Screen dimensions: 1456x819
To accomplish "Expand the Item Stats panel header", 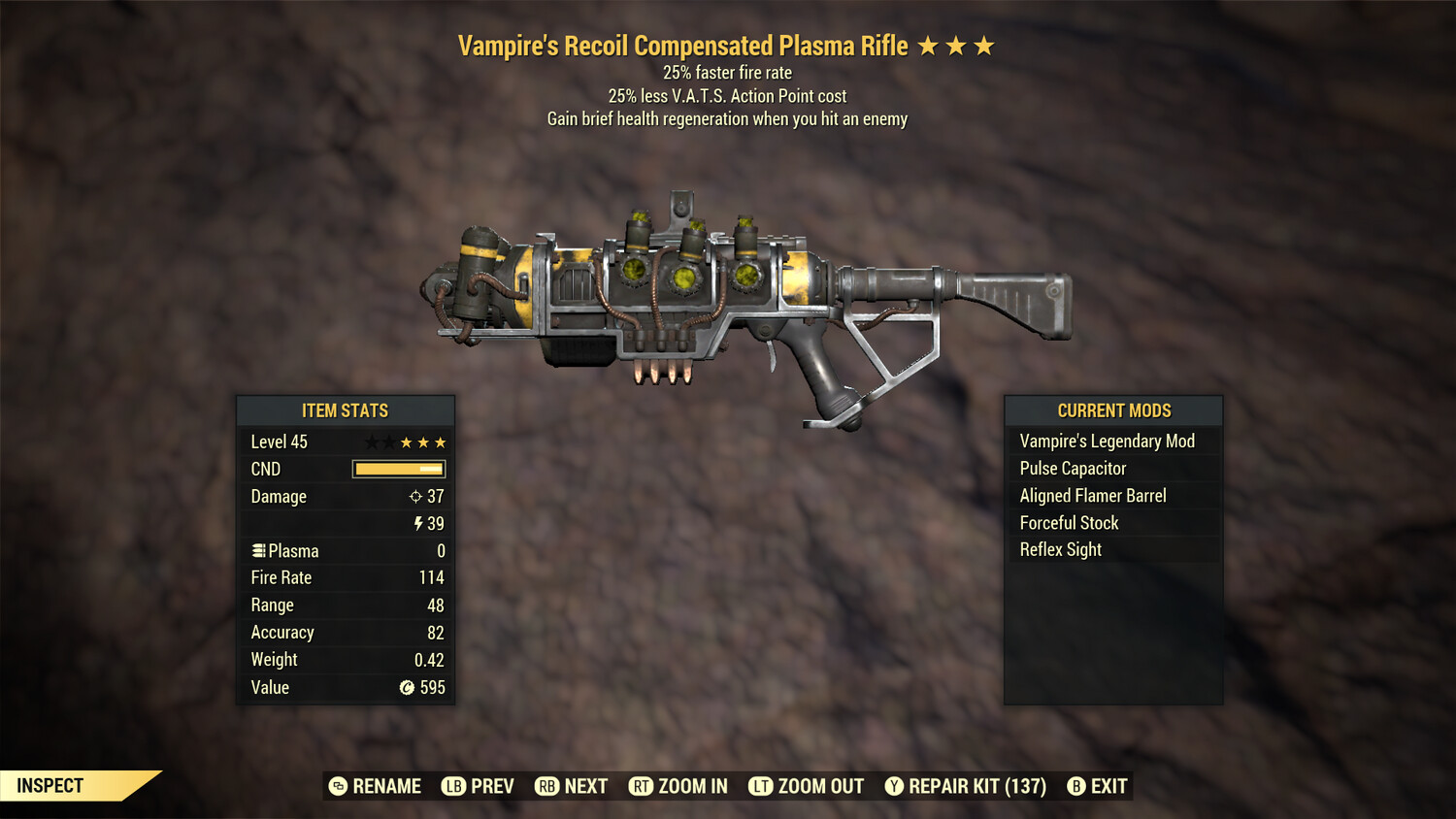I will click(x=346, y=410).
